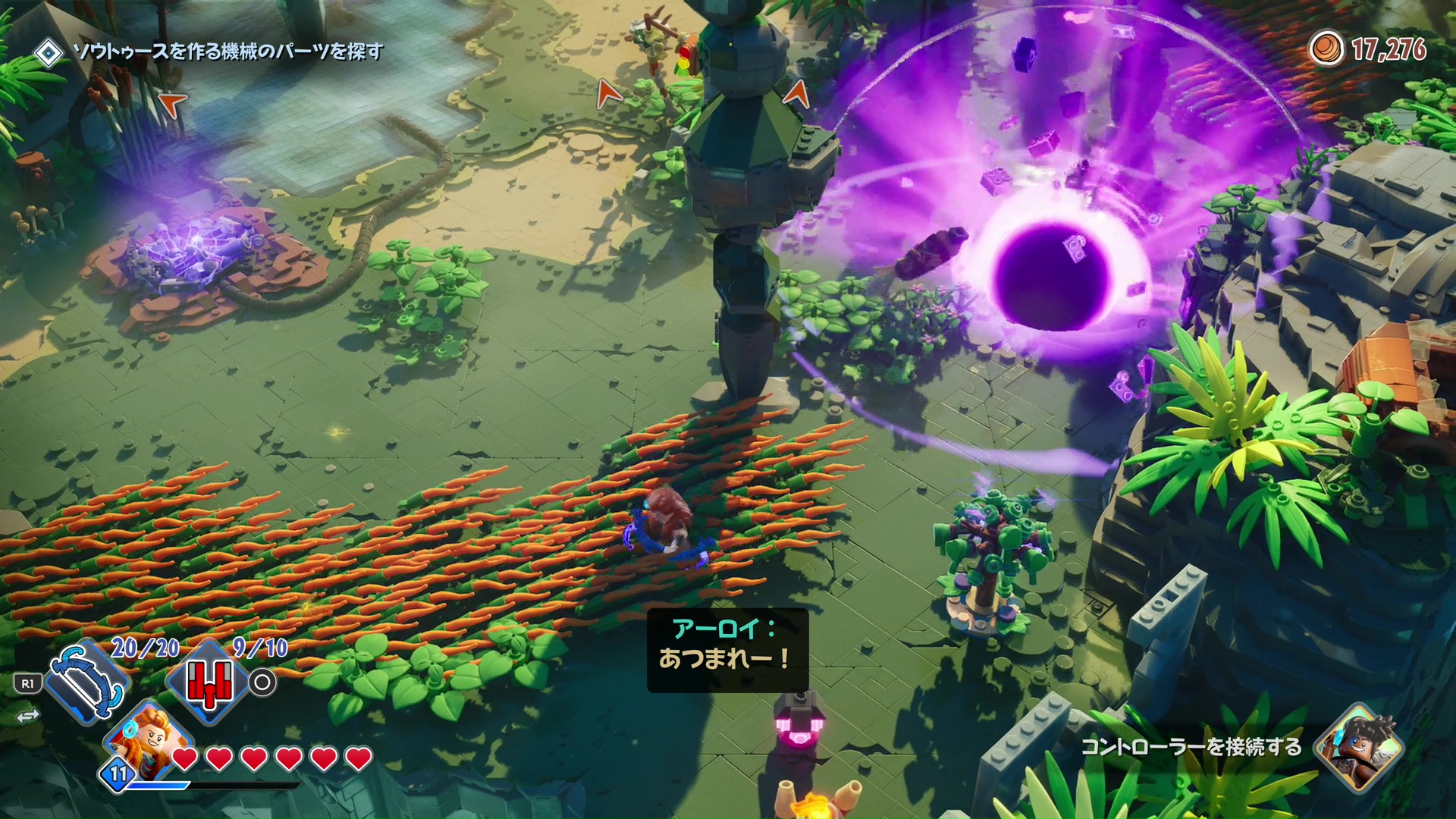This screenshot has width=1456, height=819.
Task: Select the quest objective tracker text
Action: [227, 52]
